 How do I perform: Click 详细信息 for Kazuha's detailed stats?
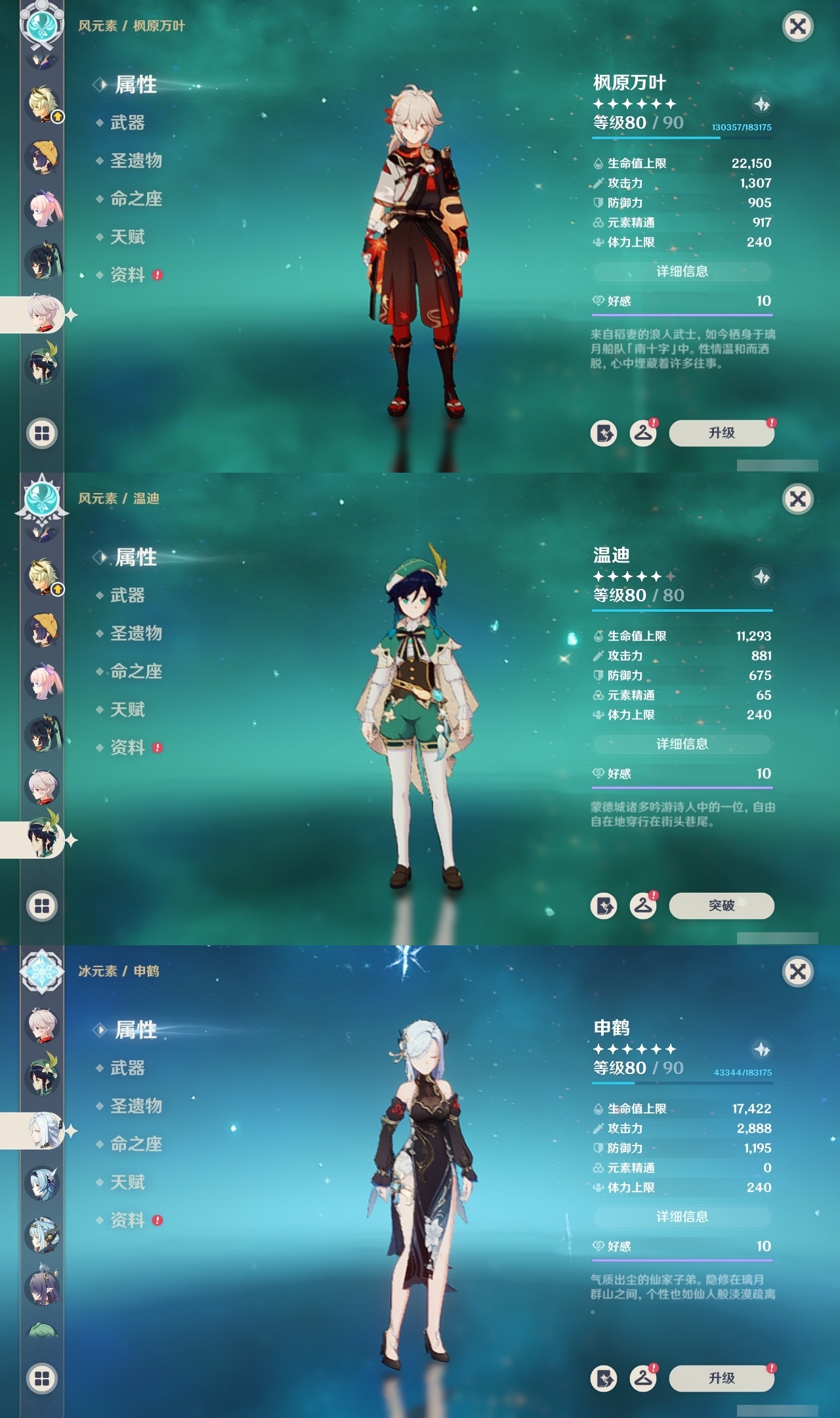point(682,273)
